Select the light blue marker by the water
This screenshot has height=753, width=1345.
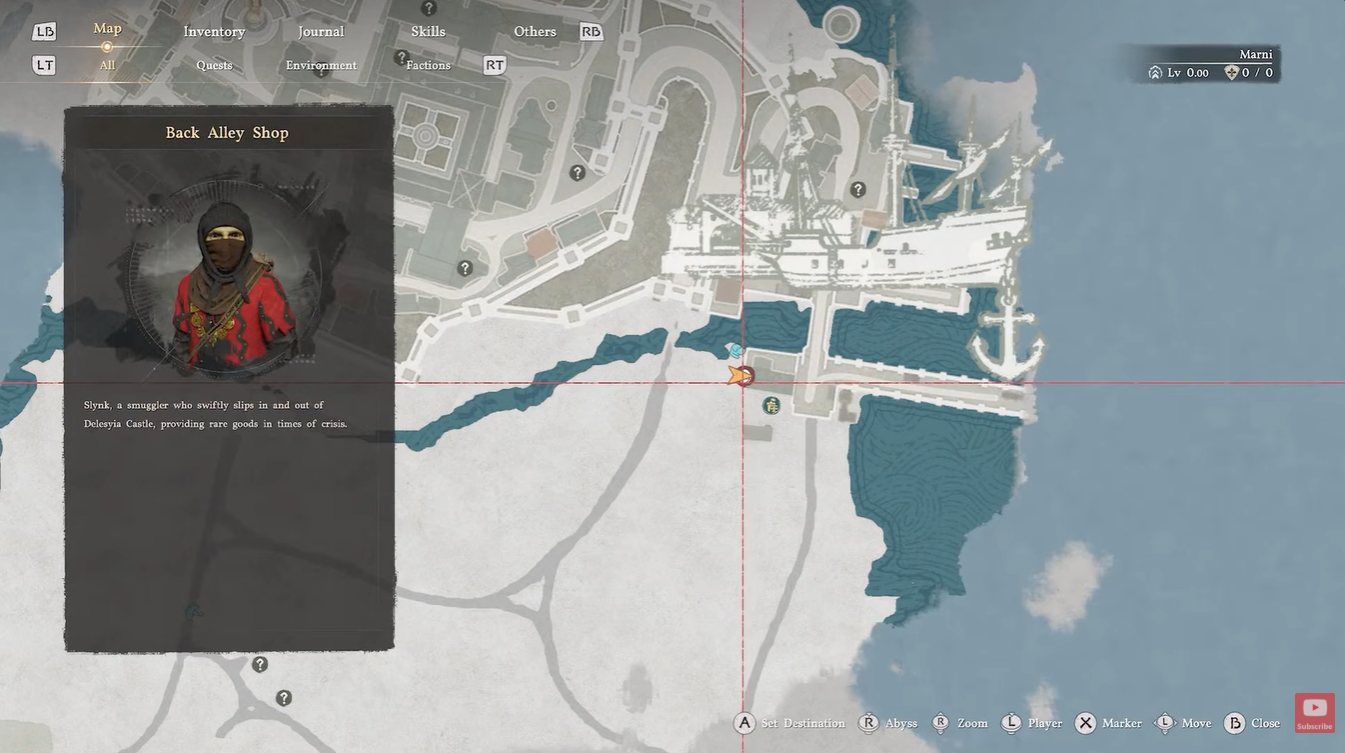[x=735, y=350]
